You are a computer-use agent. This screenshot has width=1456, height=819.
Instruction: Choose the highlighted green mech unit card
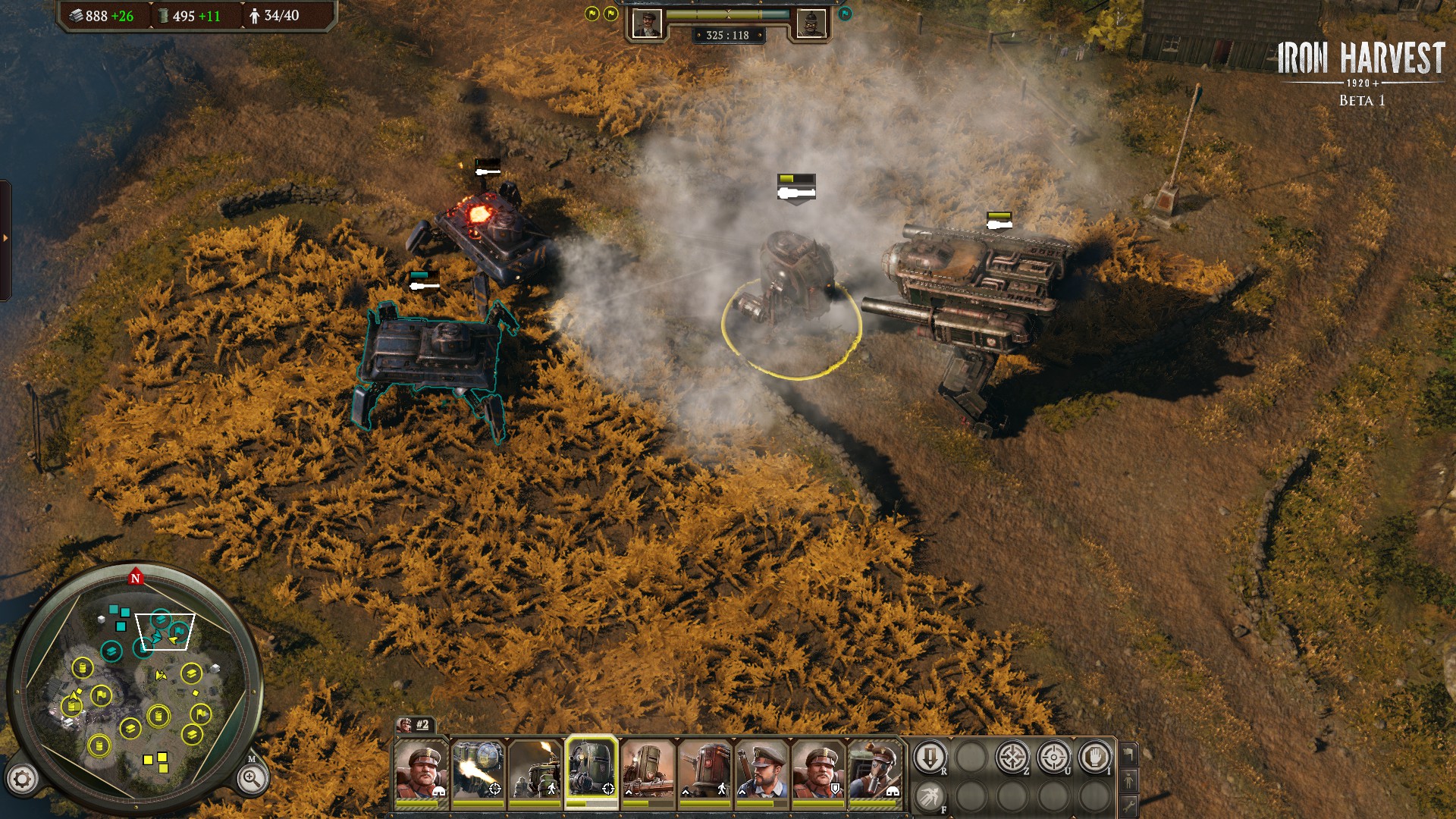tap(591, 770)
